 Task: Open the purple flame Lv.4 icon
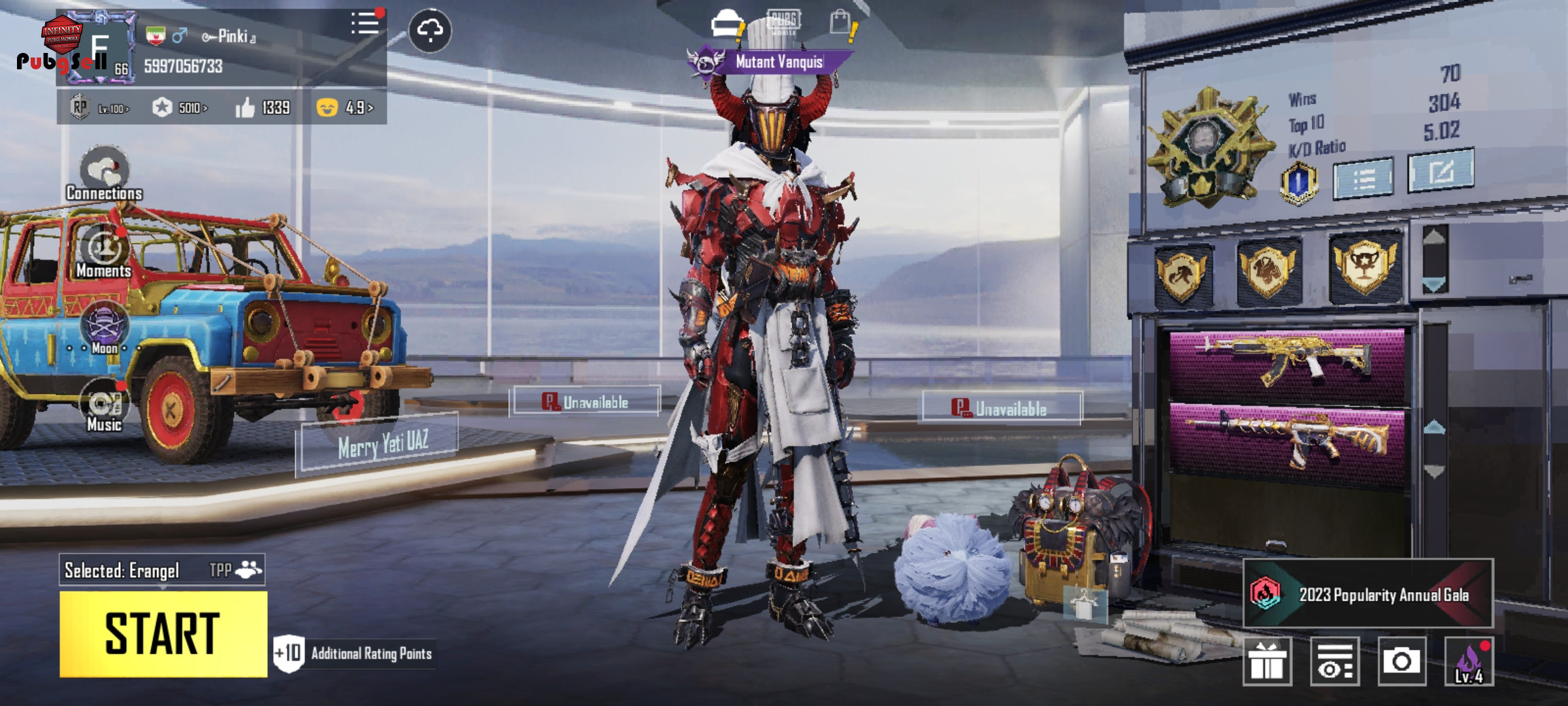[x=1469, y=661]
